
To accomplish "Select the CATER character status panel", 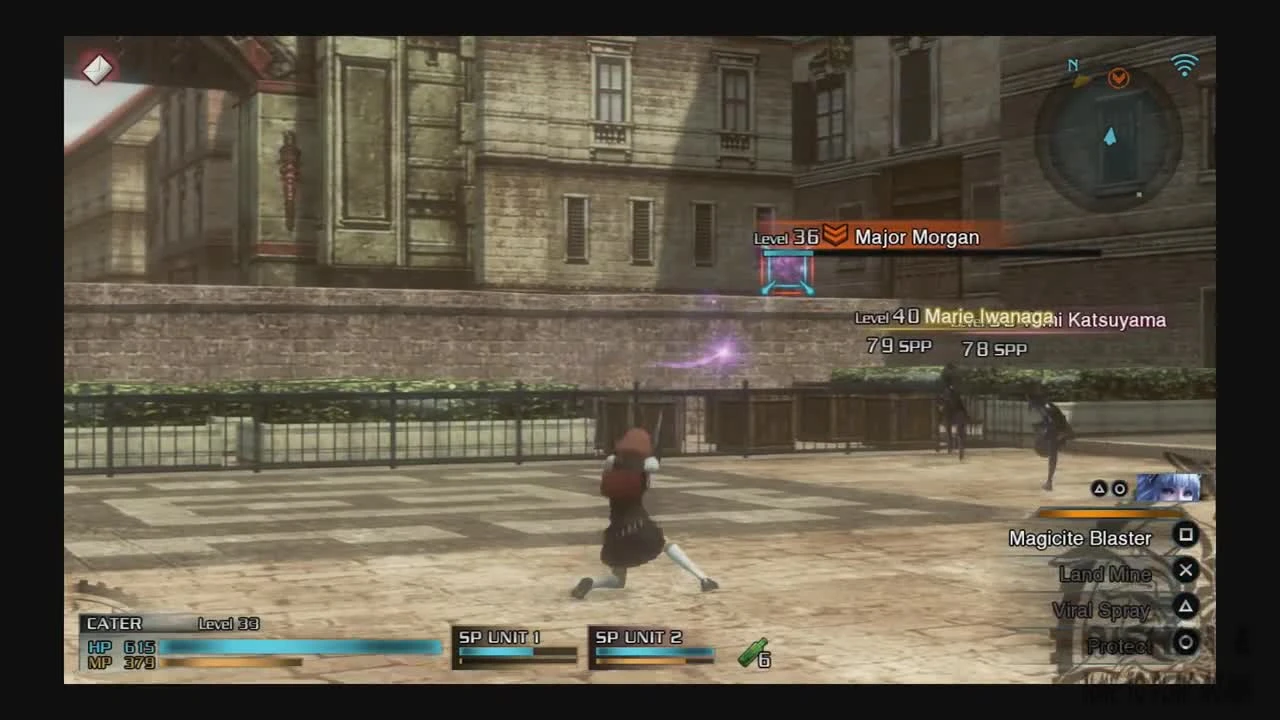I will pos(115,623).
